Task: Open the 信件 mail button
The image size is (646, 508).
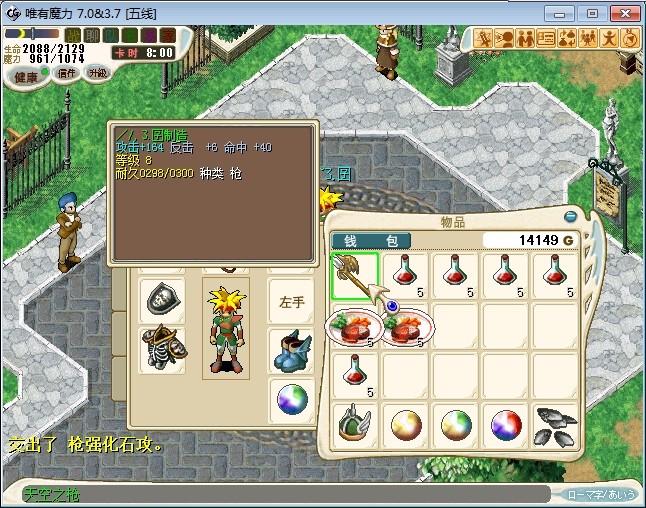Action: tap(67, 73)
